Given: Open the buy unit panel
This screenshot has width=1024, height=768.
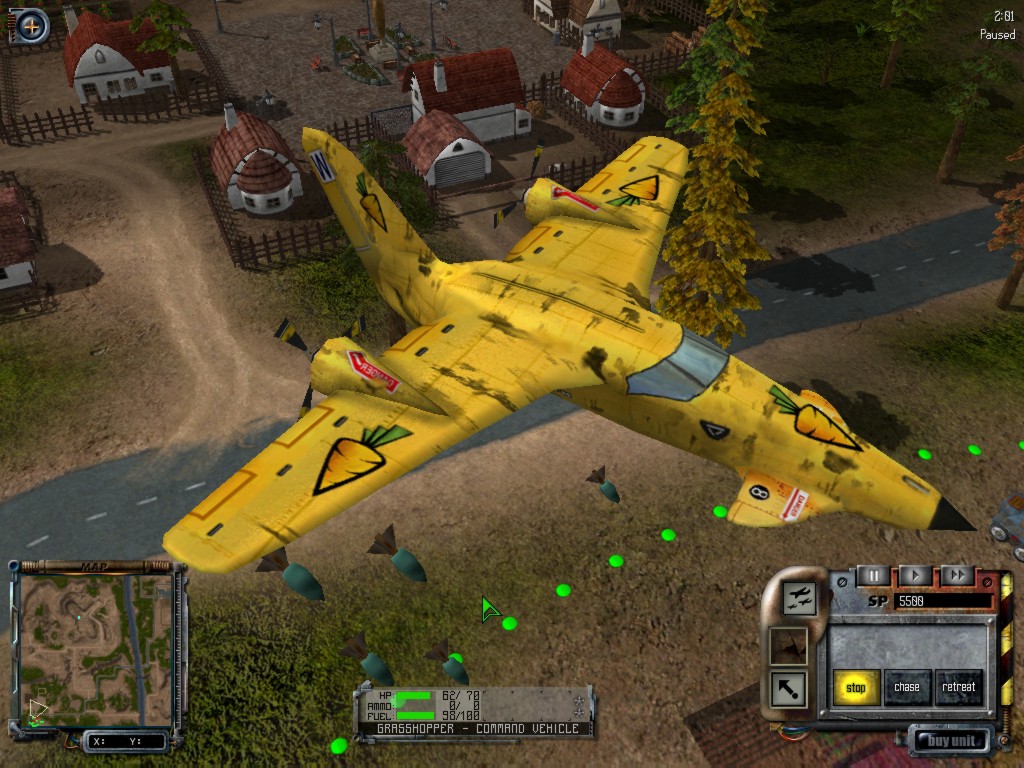Looking at the screenshot, I should point(949,741).
